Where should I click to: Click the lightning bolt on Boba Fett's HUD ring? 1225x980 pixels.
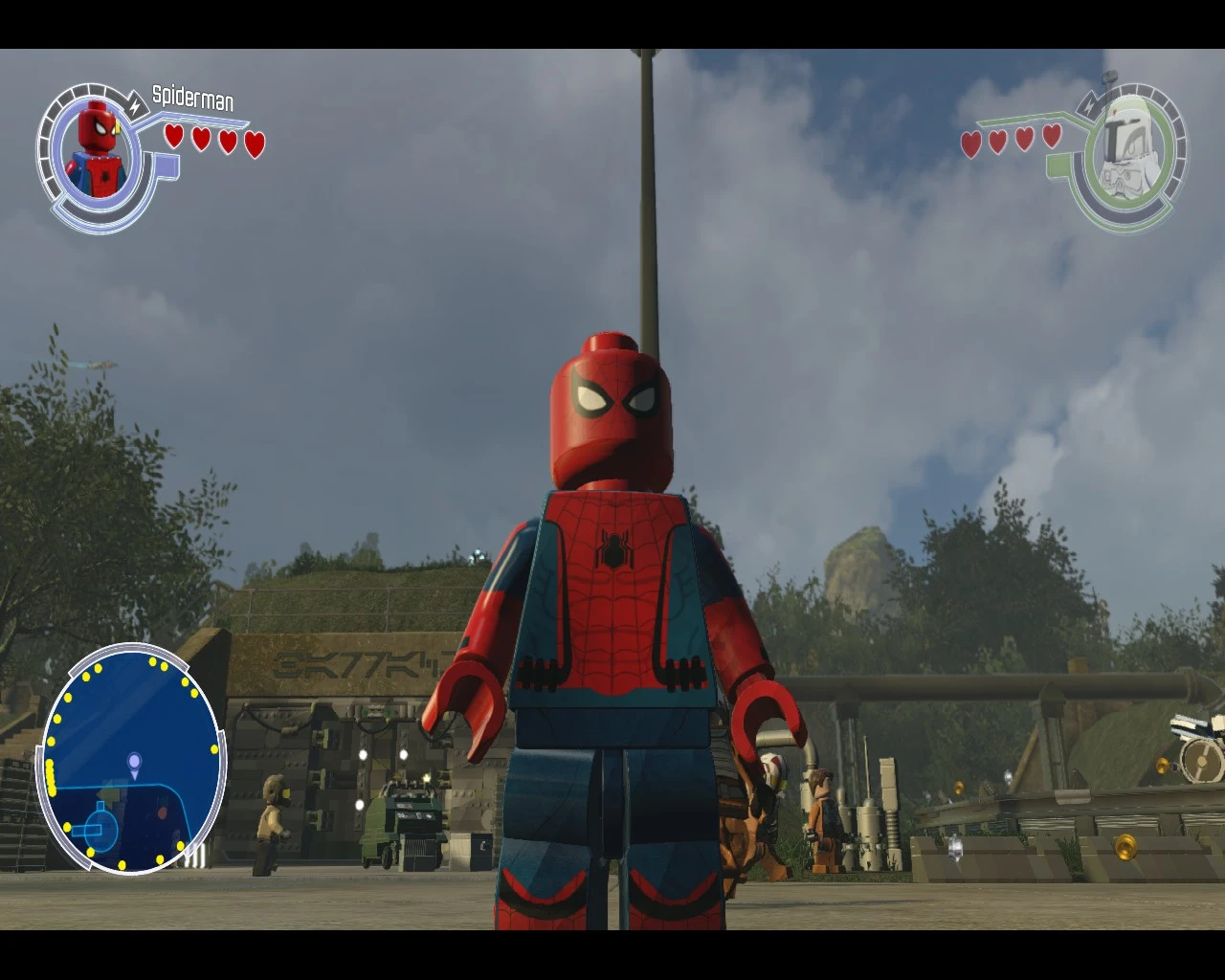pos(1089,106)
